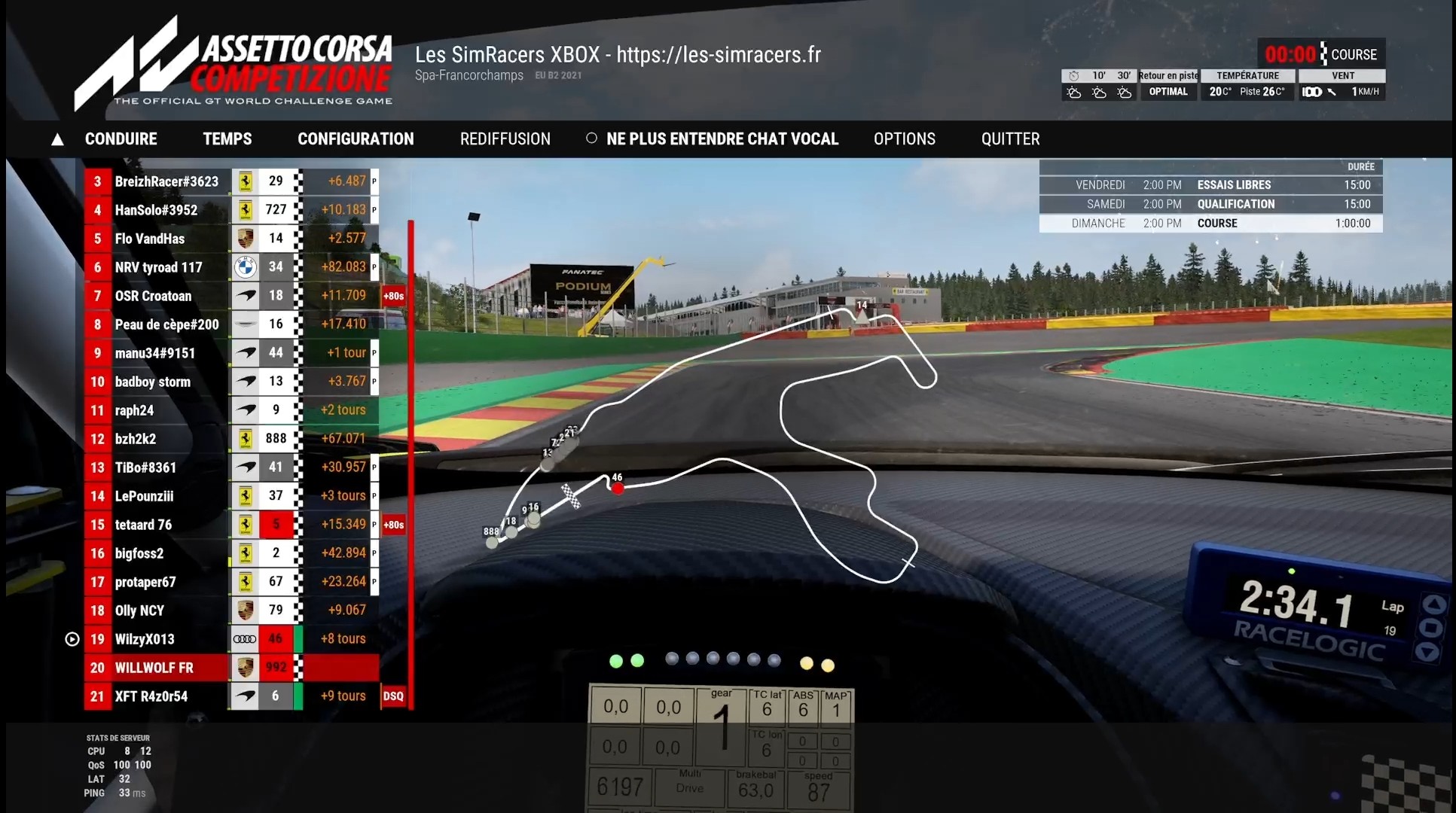Screen dimensions: 1456x813
Task: Select BreizhRacer#3623 in the standings
Action: pos(166,181)
